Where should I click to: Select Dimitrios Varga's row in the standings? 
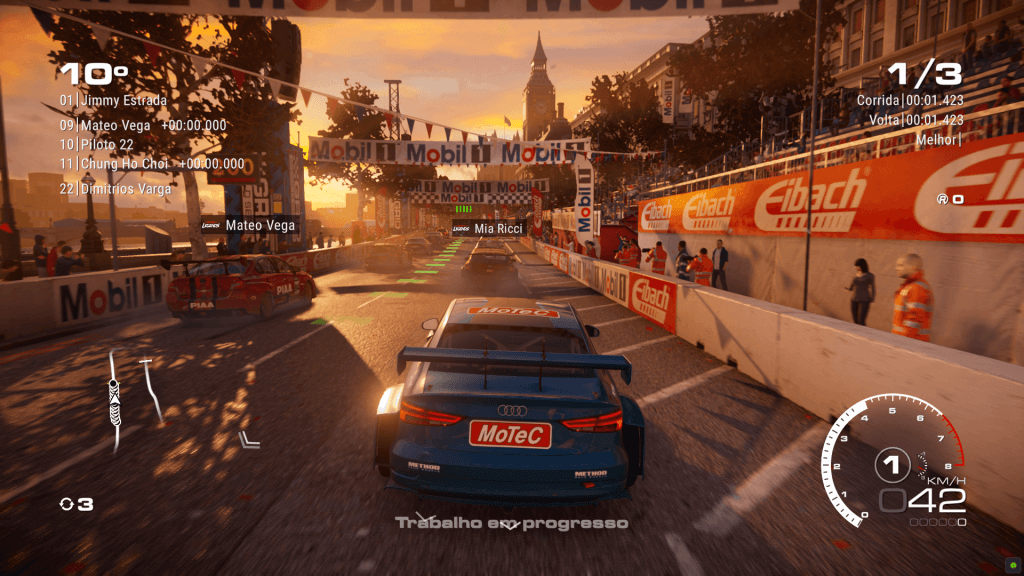click(x=115, y=188)
